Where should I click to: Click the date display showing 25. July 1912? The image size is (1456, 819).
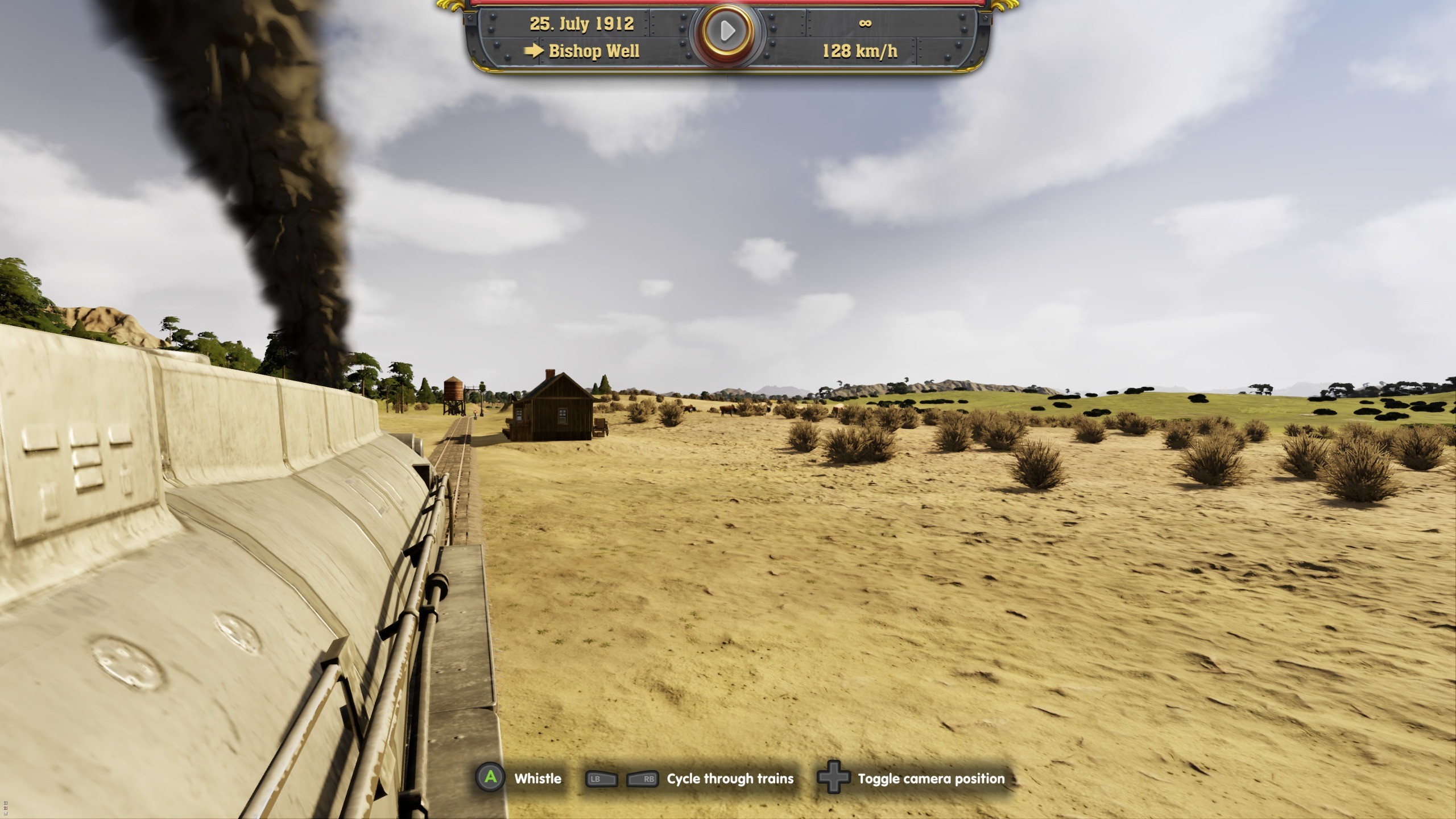coord(581,24)
